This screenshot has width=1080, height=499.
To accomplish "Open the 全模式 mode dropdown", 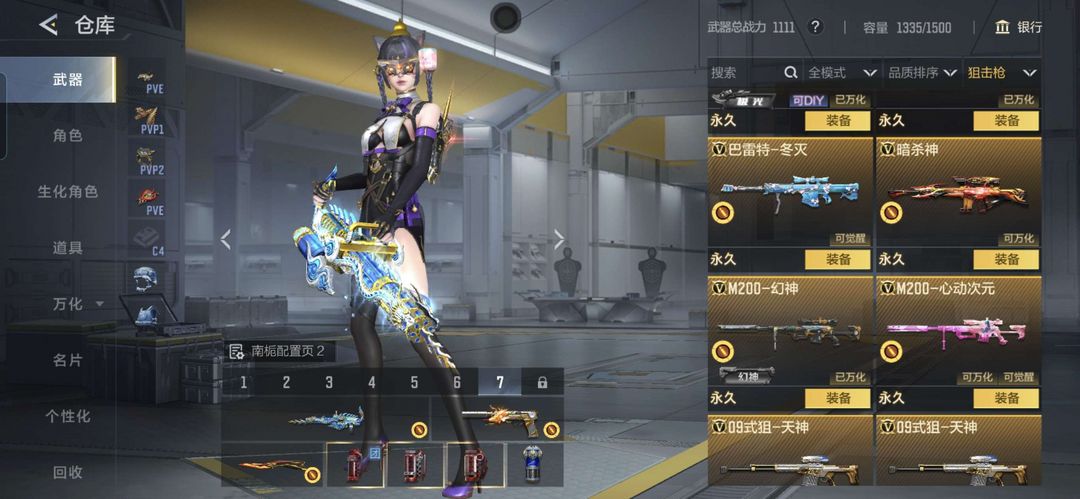I will pyautogui.click(x=842, y=72).
